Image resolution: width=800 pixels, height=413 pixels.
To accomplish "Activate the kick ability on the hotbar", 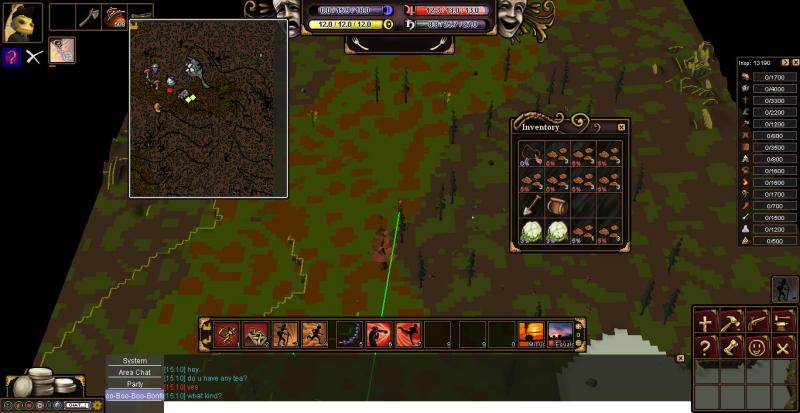I will tap(408, 333).
